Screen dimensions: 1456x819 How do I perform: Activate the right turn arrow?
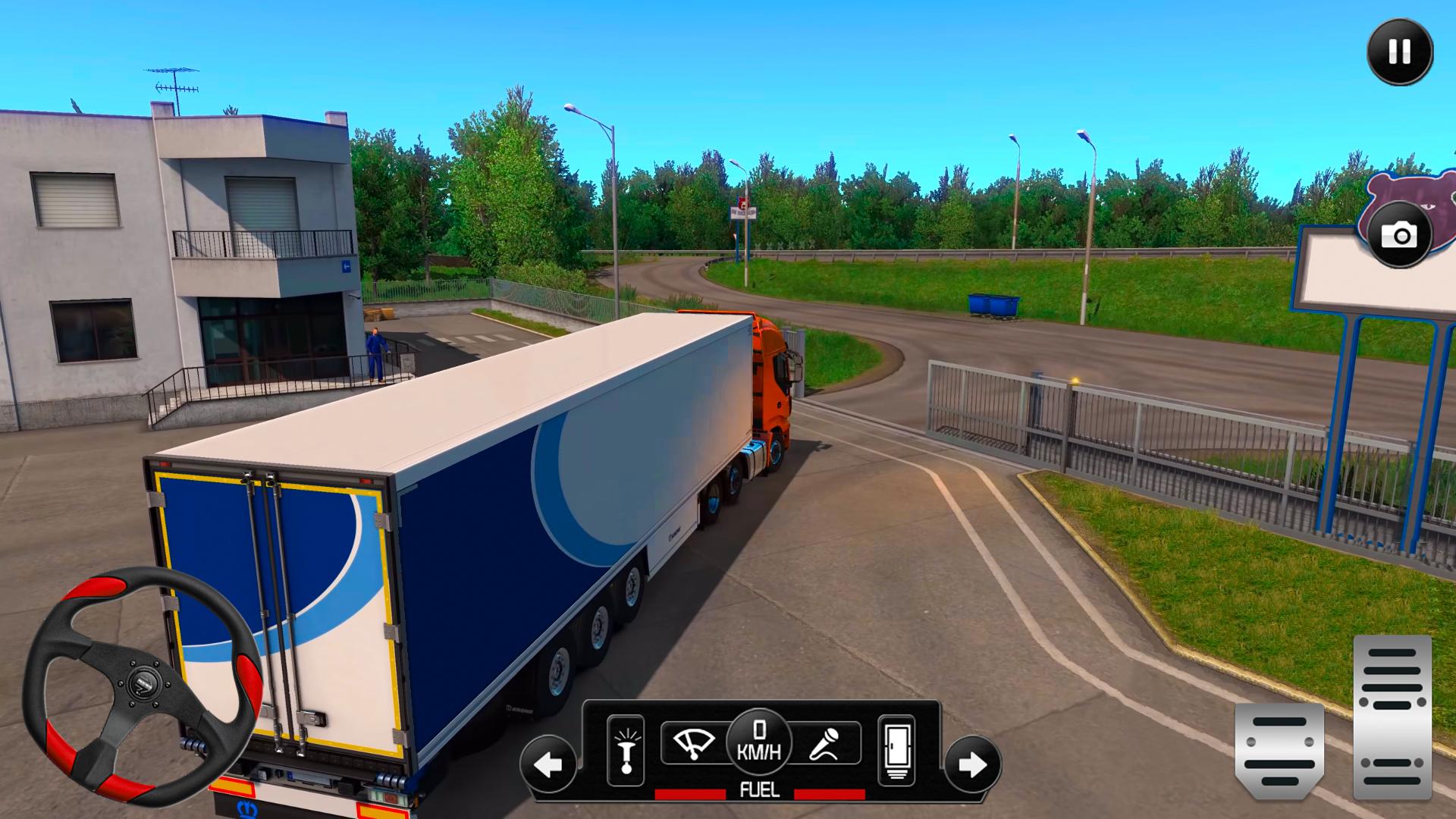[x=972, y=764]
